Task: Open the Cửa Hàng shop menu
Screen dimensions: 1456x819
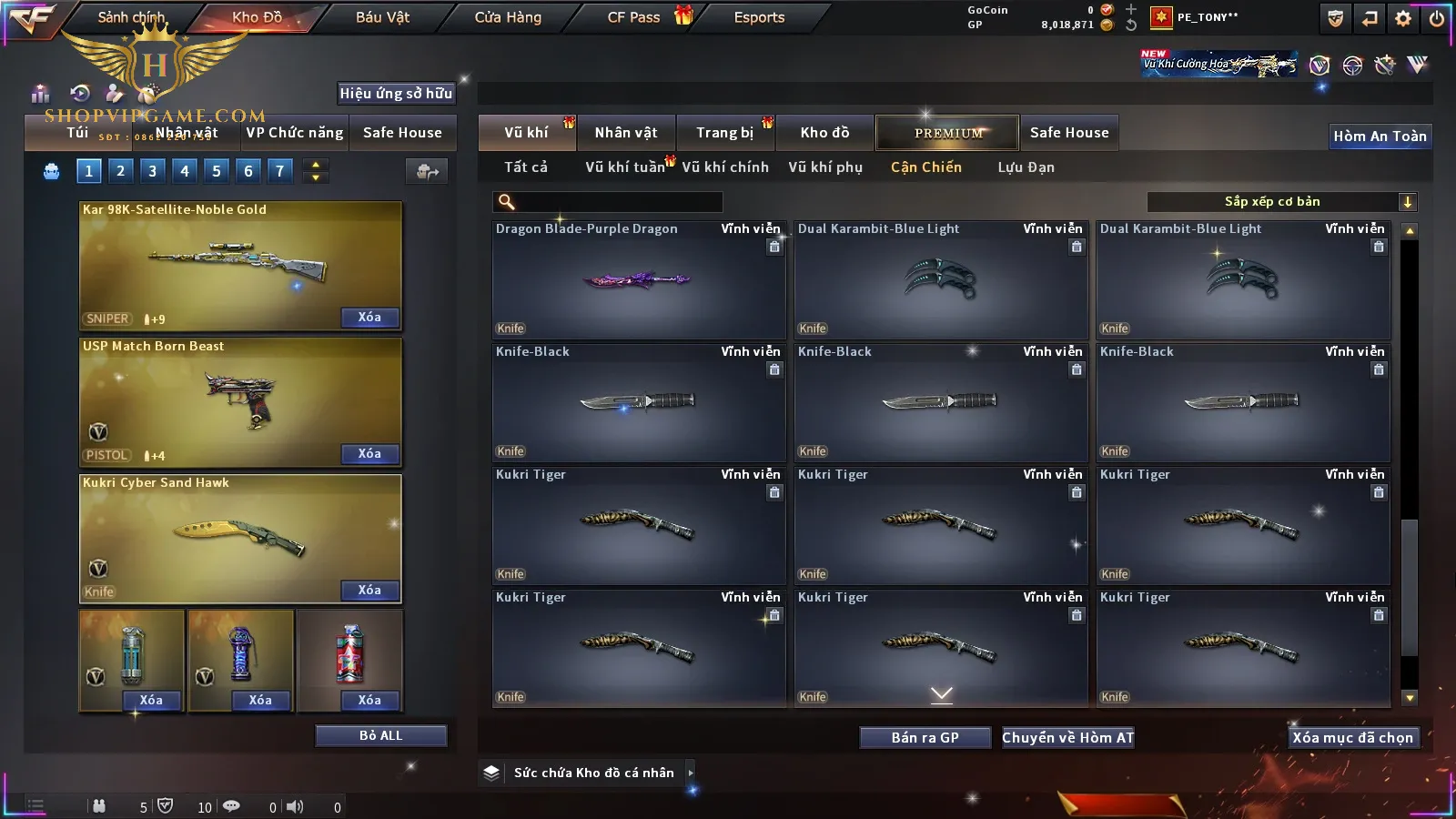Action: 508,17
